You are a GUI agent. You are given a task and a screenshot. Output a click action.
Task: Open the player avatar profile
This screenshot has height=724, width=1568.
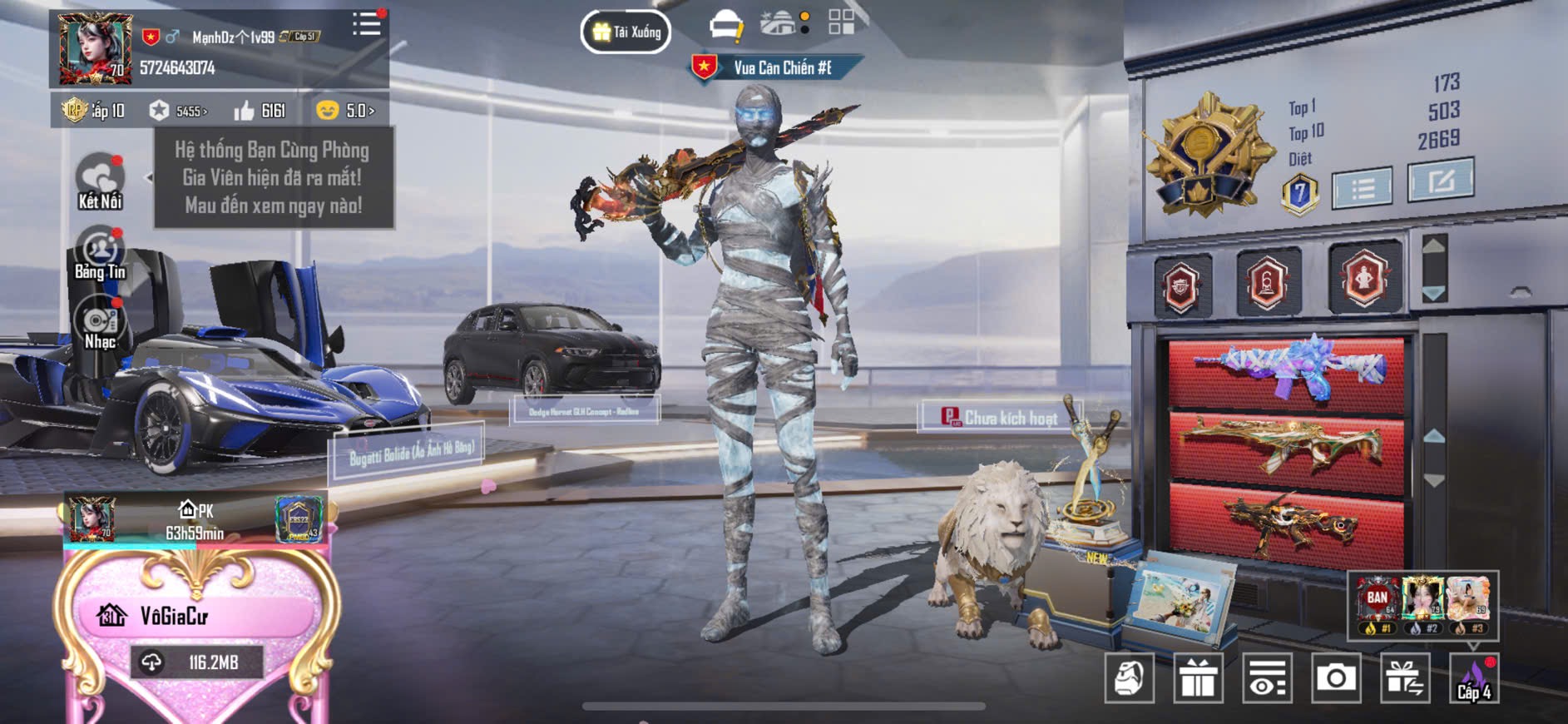coord(95,49)
